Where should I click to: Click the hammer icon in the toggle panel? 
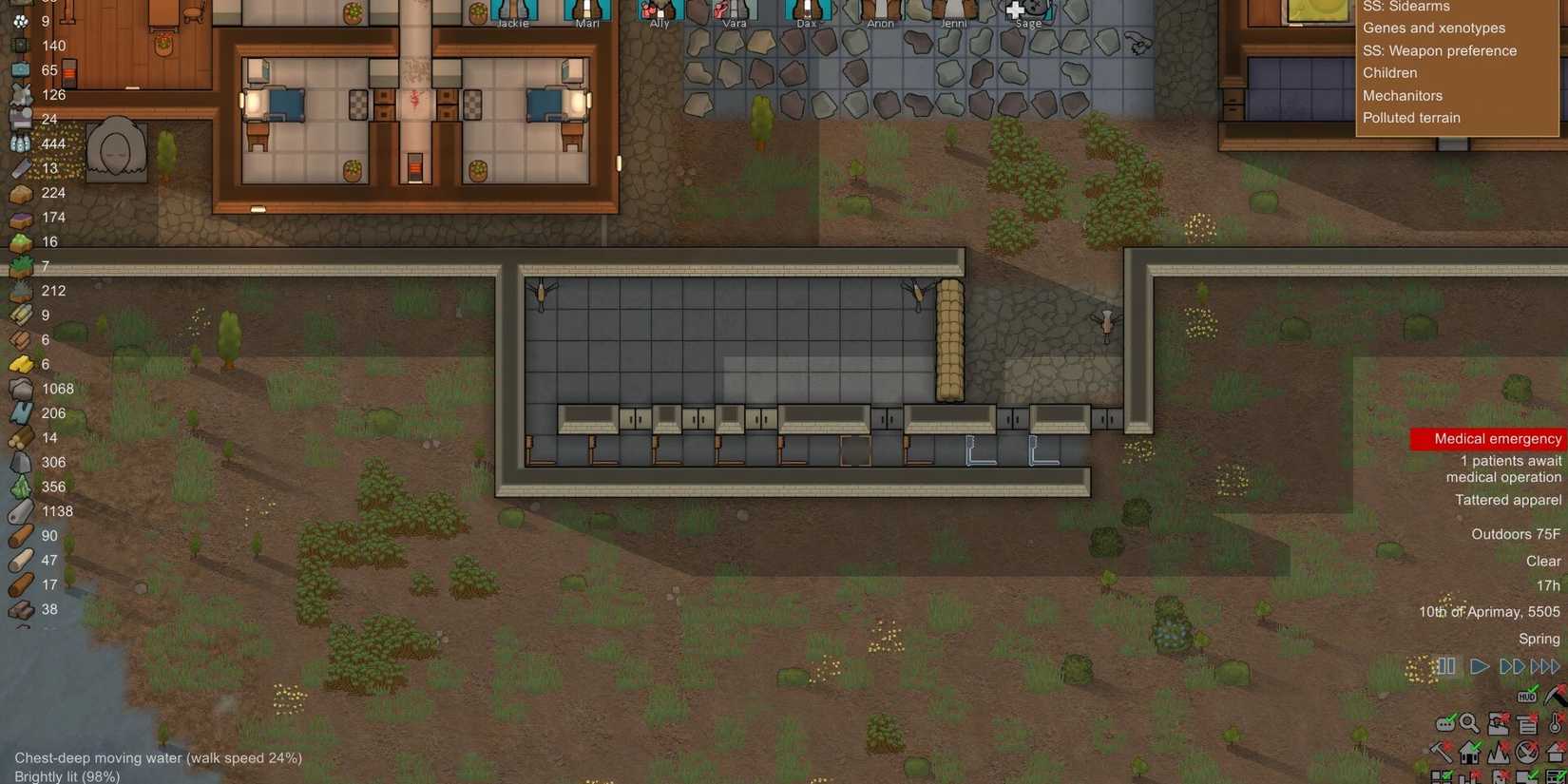coord(1442,752)
